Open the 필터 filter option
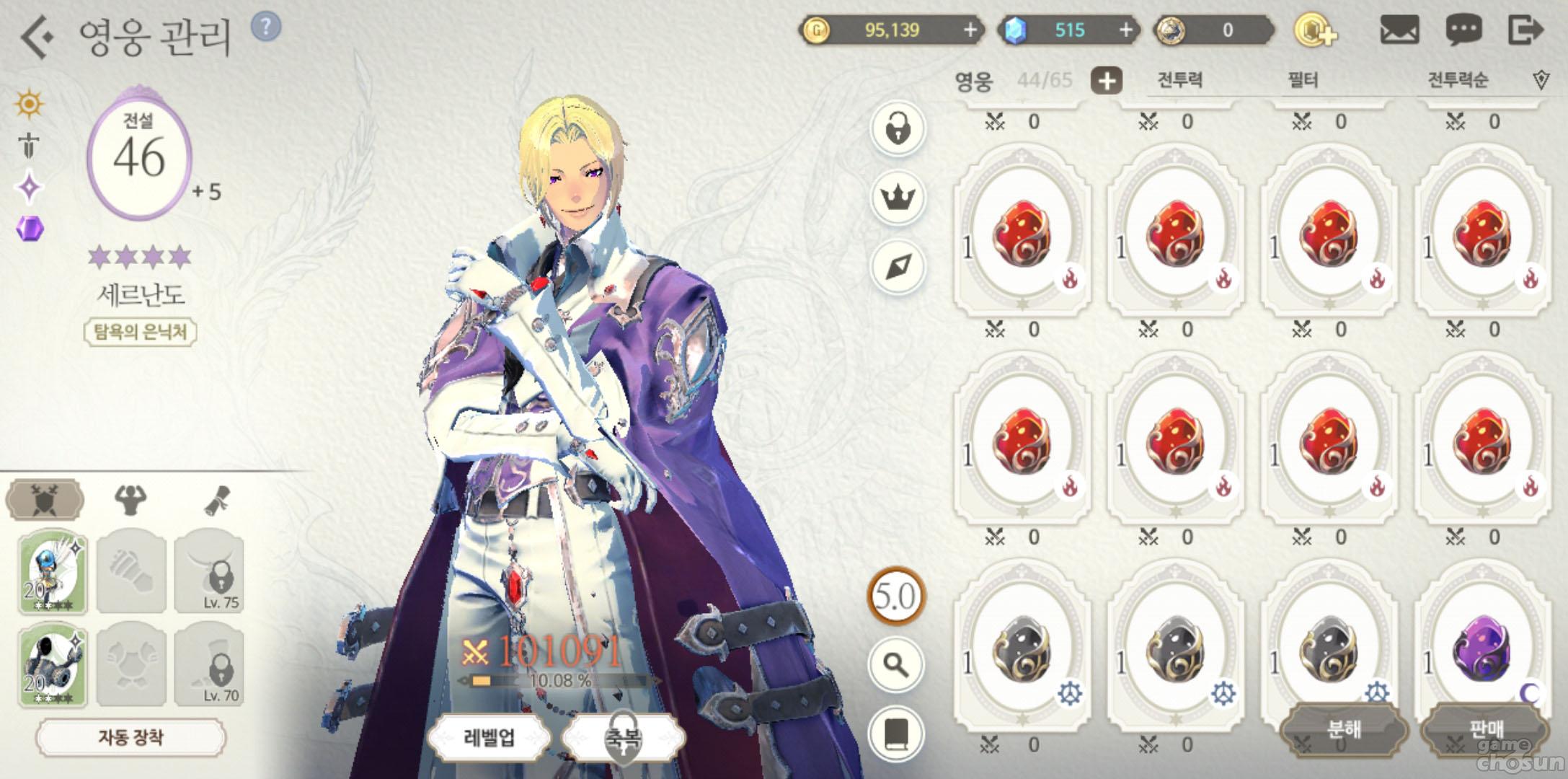Viewport: 1568px width, 779px height. point(1303,80)
